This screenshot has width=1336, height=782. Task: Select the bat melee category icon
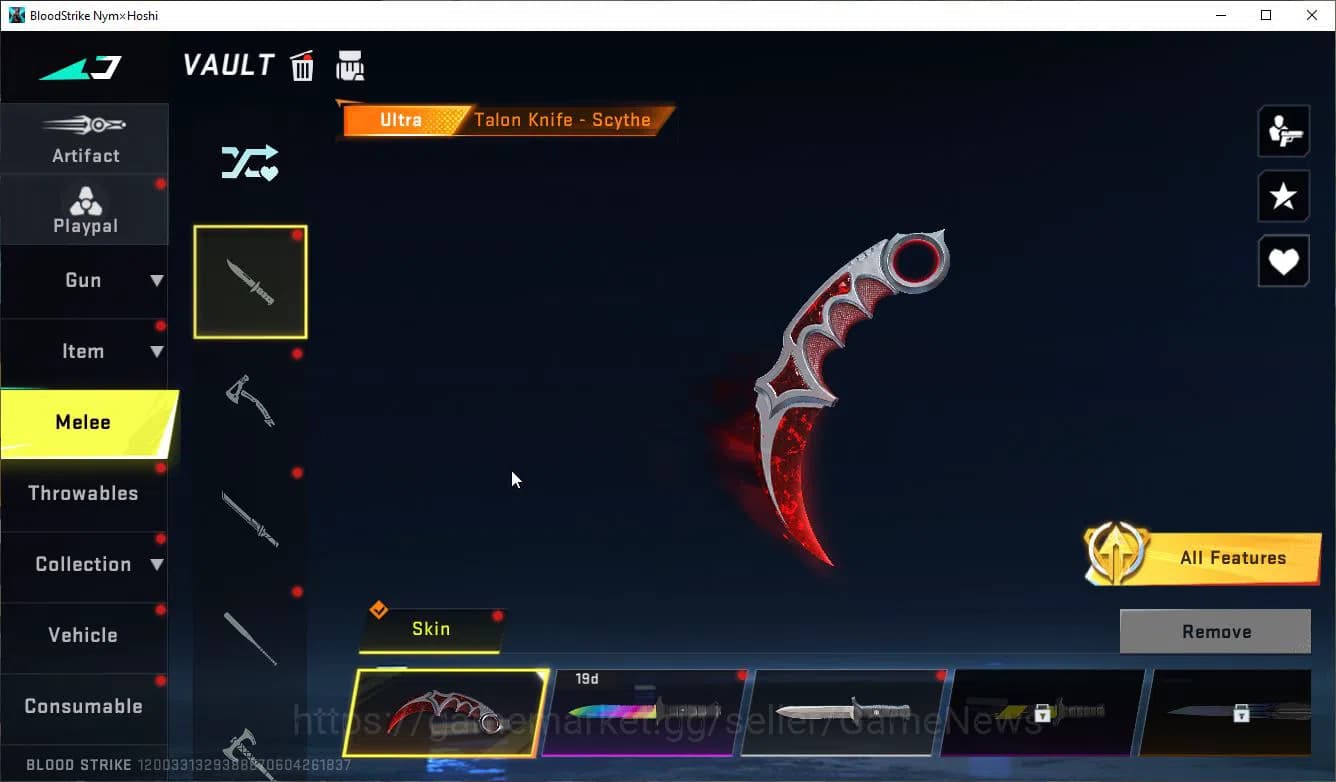(250, 640)
